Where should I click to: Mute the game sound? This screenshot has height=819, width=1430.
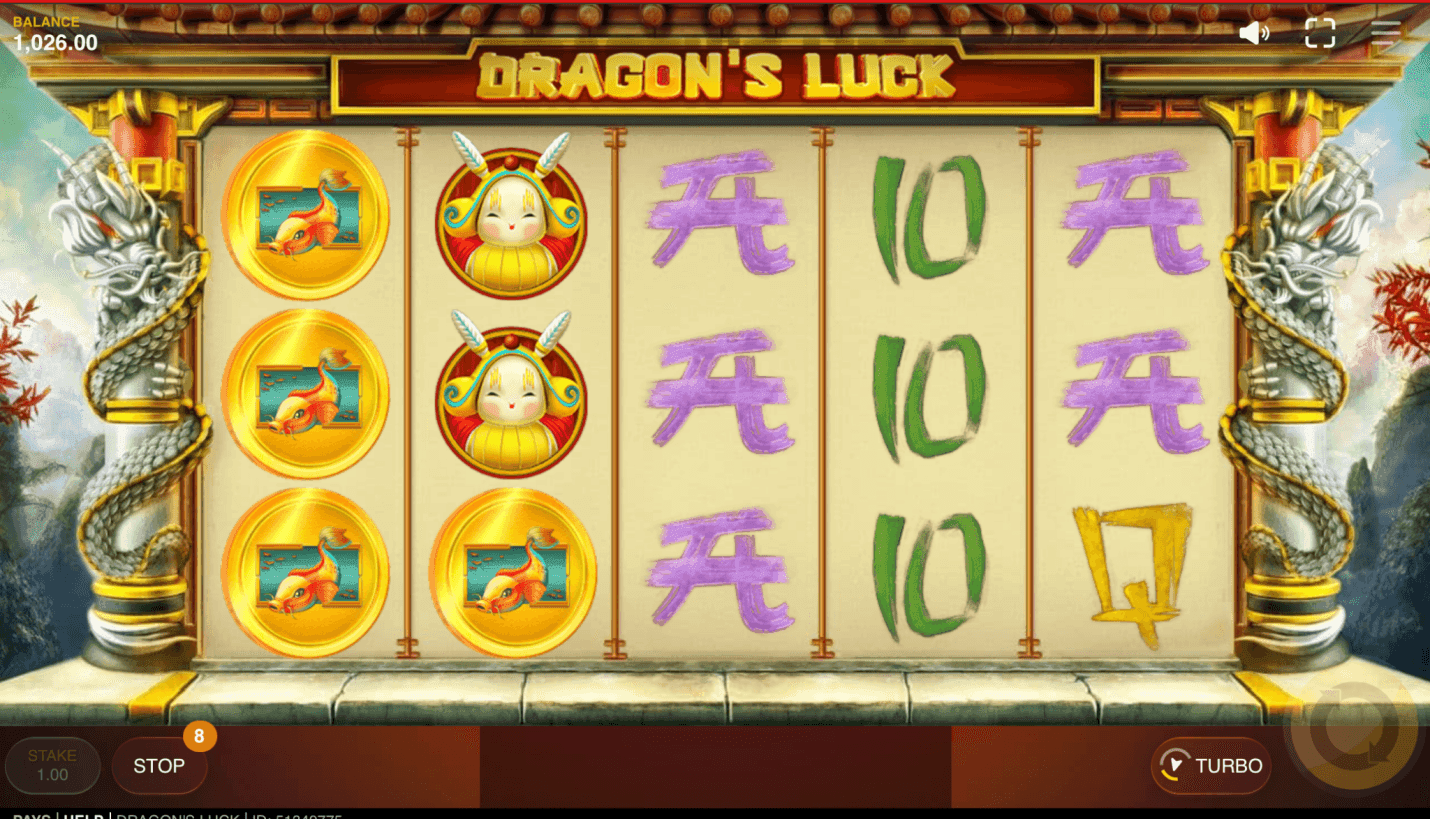pyautogui.click(x=1253, y=32)
